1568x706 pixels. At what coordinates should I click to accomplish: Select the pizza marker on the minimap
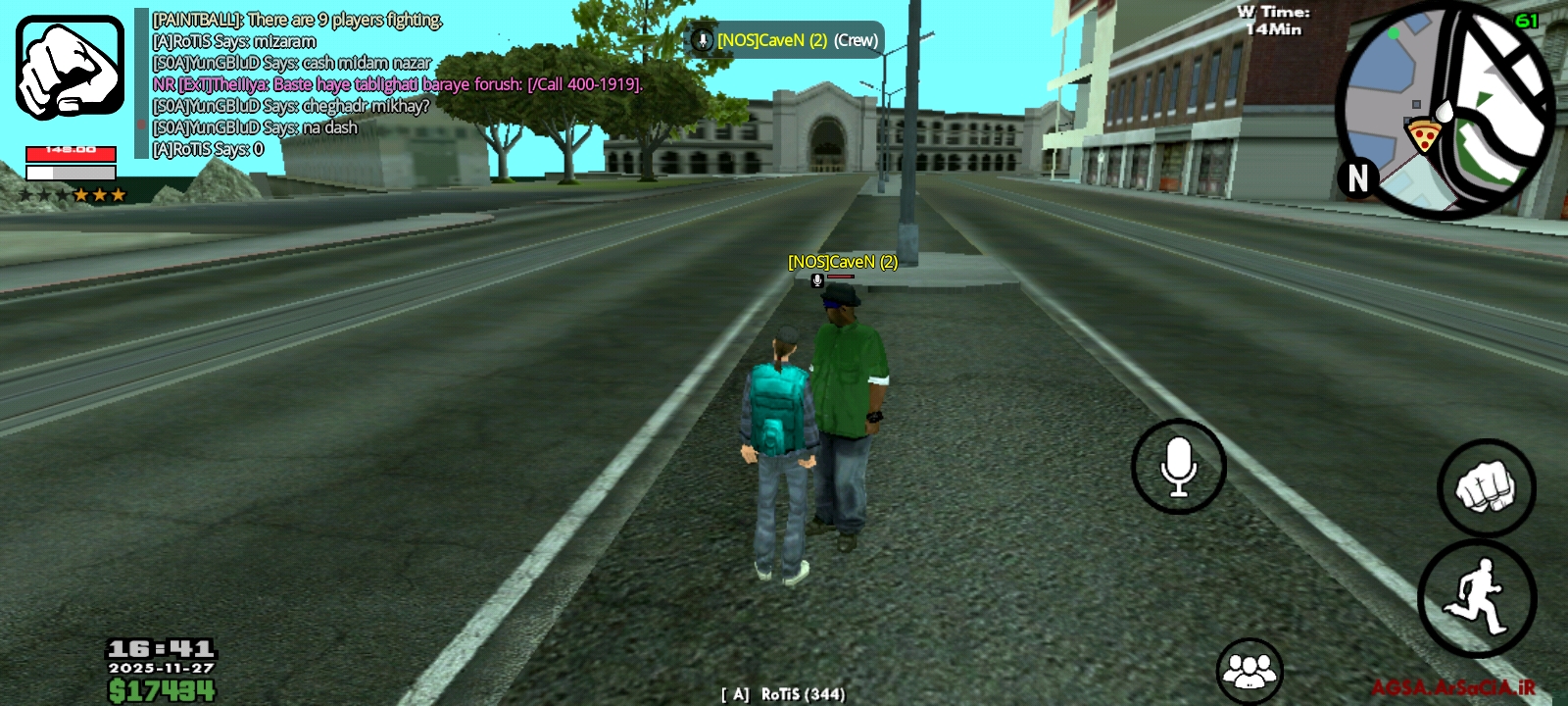point(1422,133)
